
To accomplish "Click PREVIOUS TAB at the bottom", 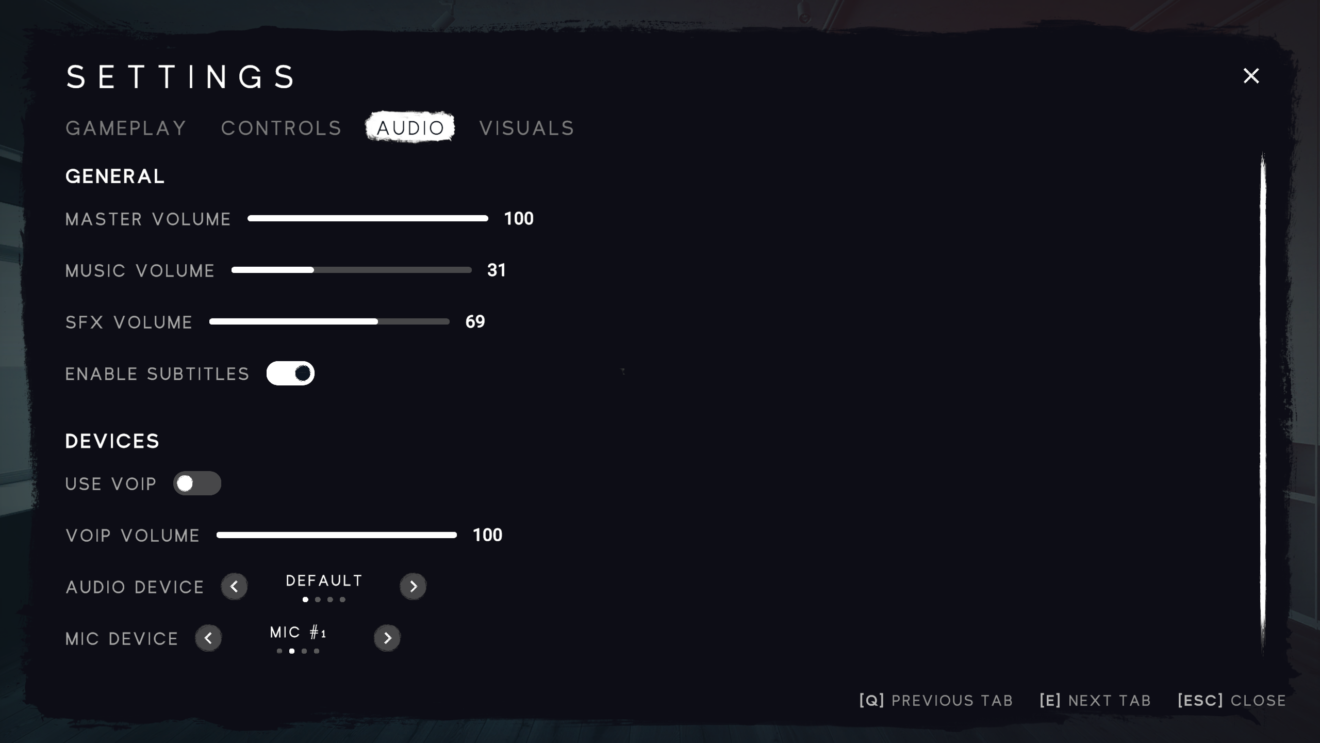I will tap(934, 700).
